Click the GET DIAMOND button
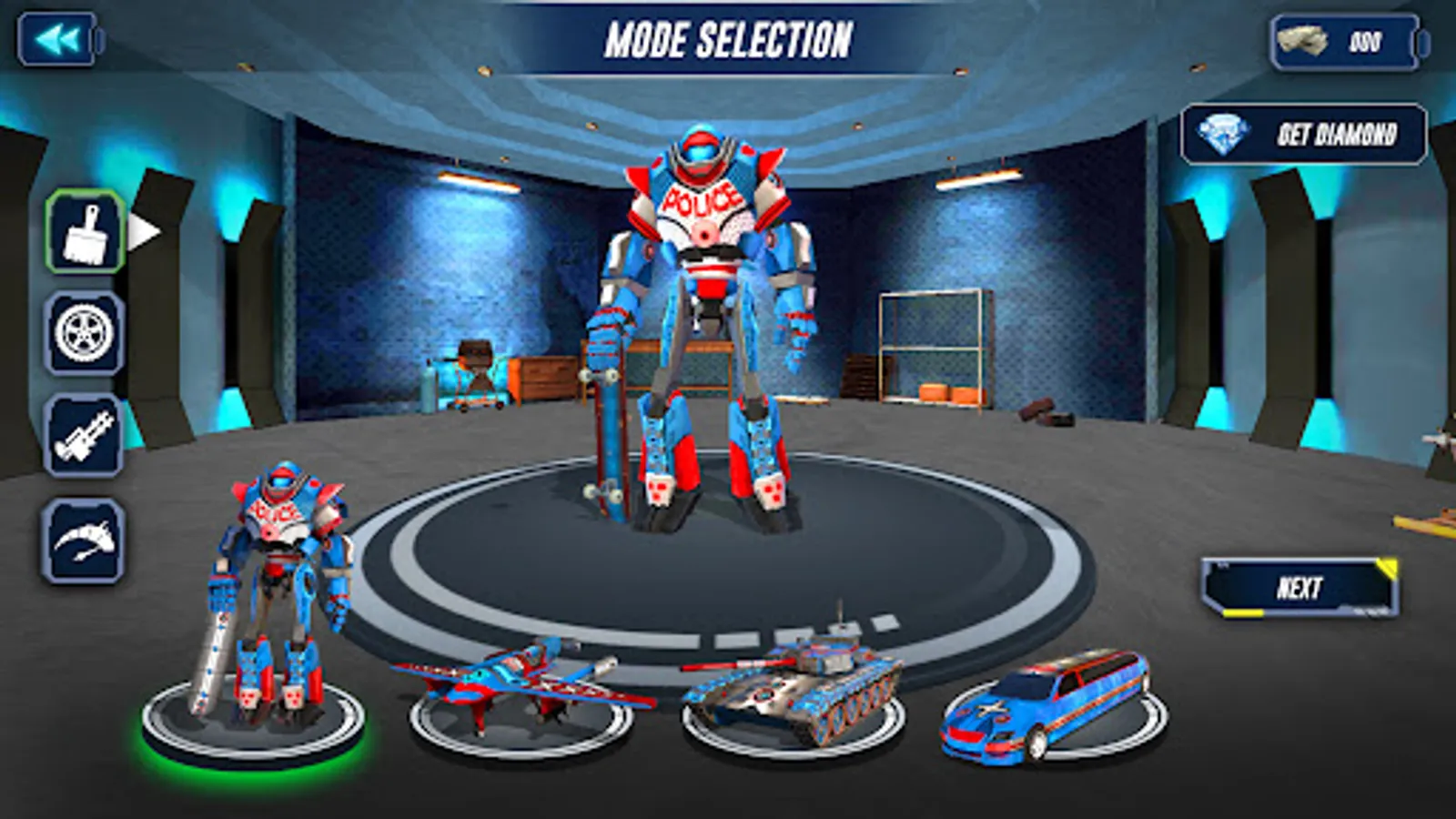The height and width of the screenshot is (819, 1456). click(1301, 138)
